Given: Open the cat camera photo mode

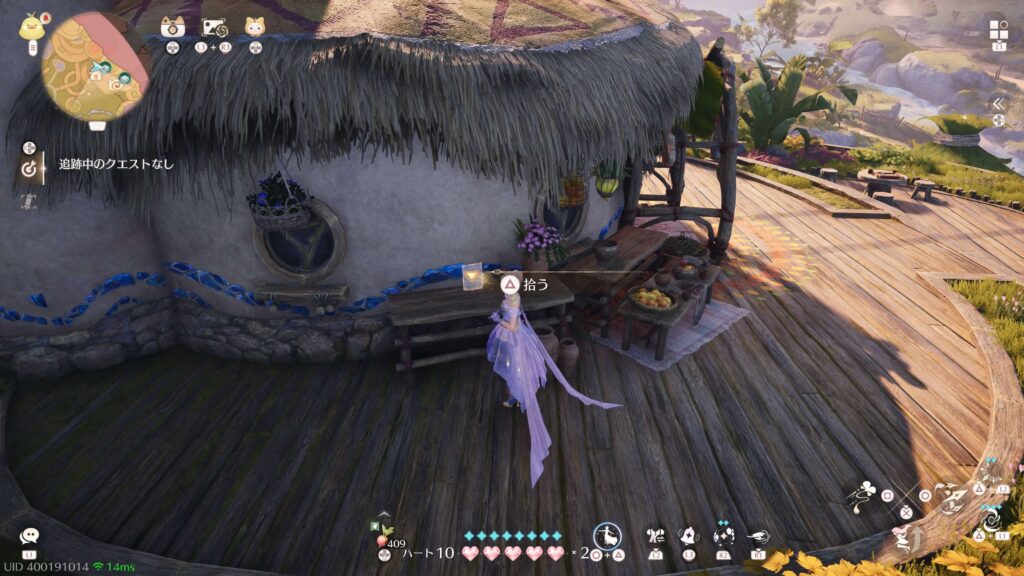Looking at the screenshot, I should 172,27.
